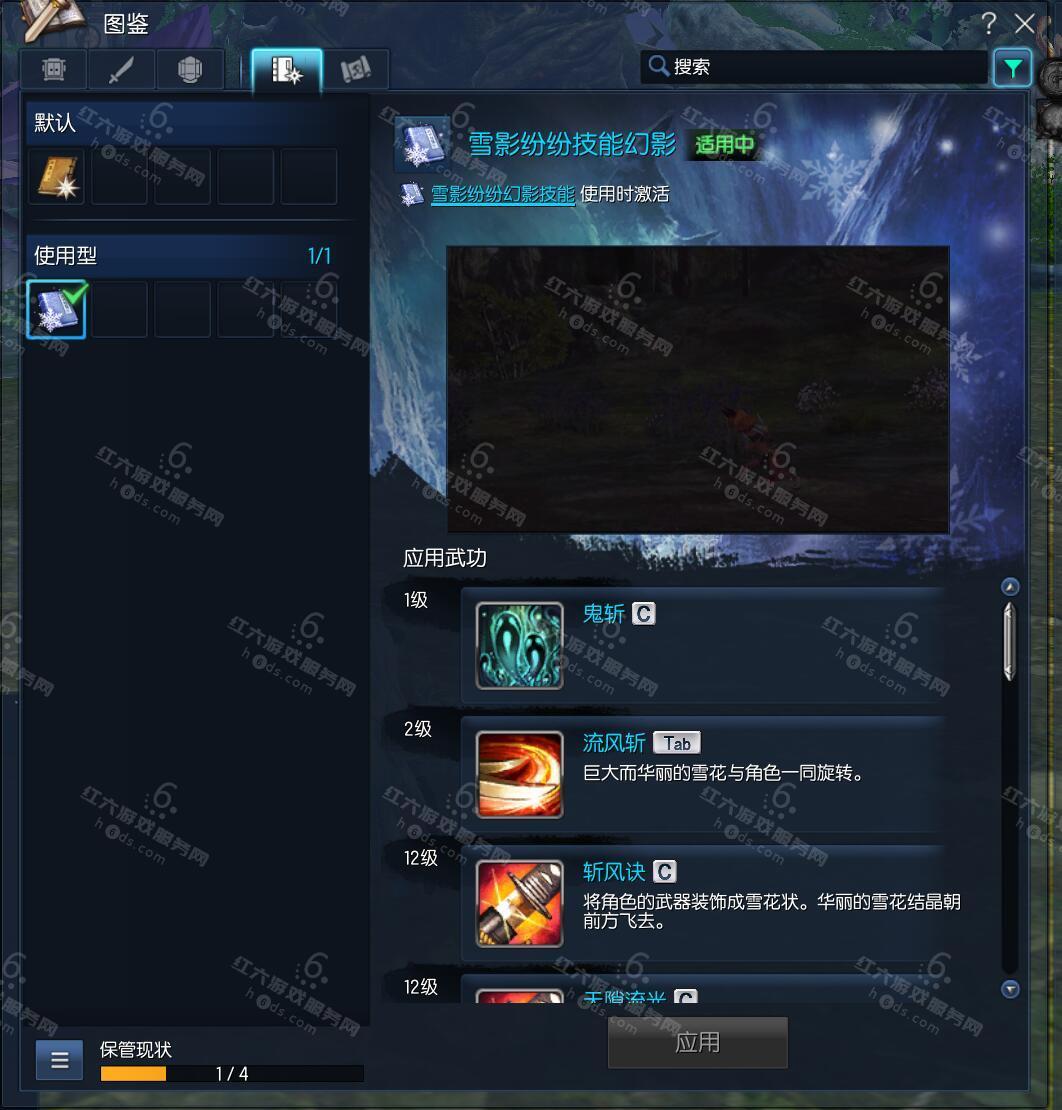Select the 流风斩 skill icon
The width and height of the screenshot is (1062, 1110).
click(x=519, y=774)
